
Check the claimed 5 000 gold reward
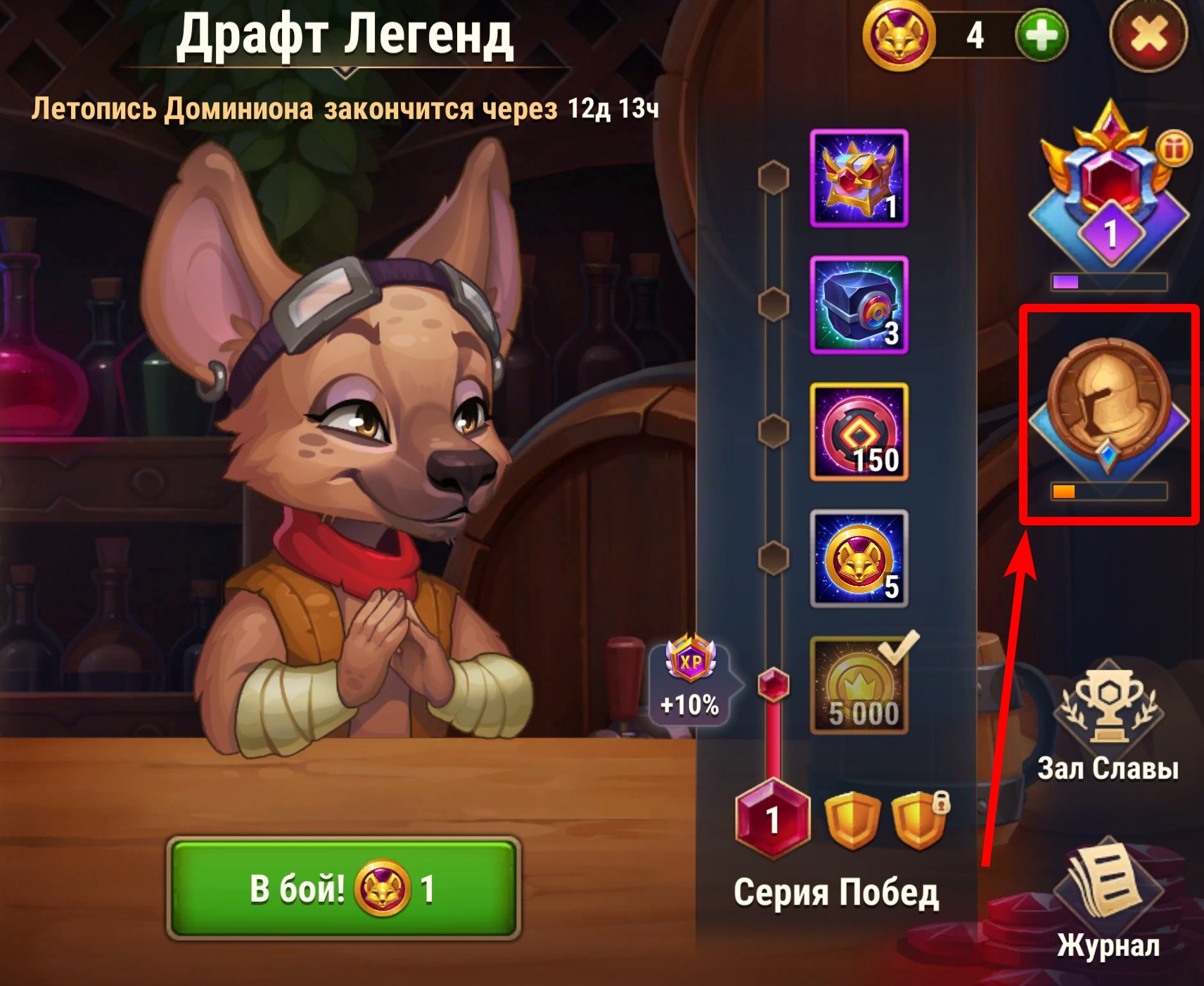tap(859, 686)
